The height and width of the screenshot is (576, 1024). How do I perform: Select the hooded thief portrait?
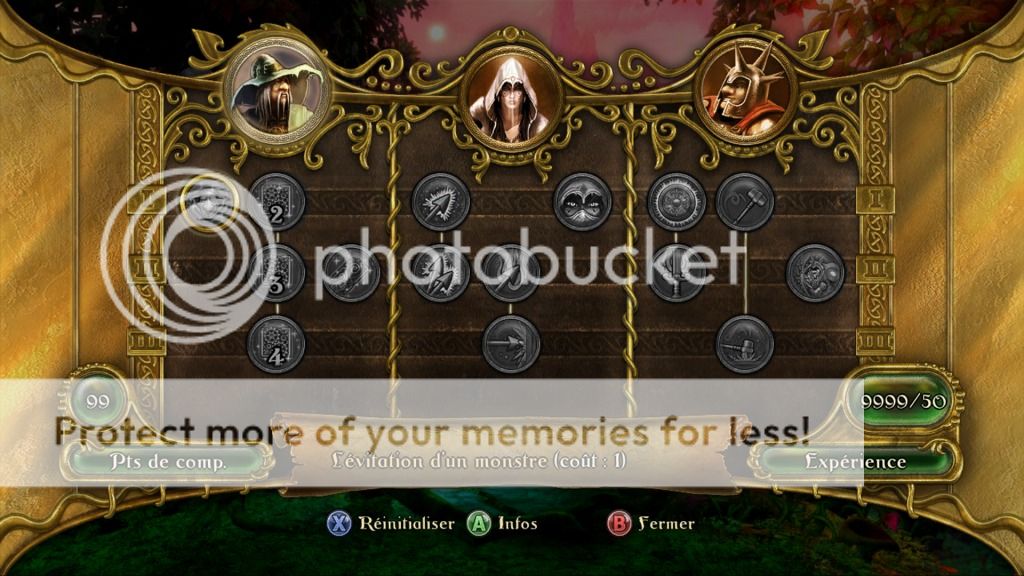click(x=512, y=99)
